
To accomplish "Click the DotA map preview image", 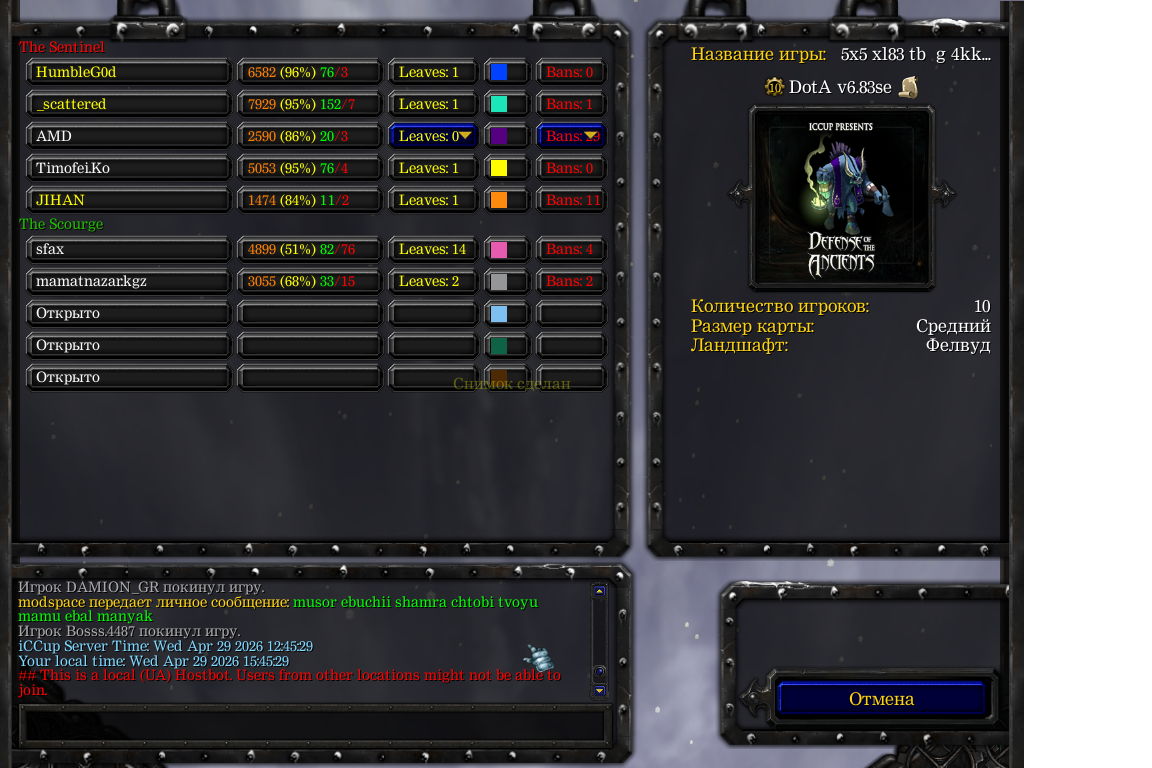I will click(x=842, y=198).
